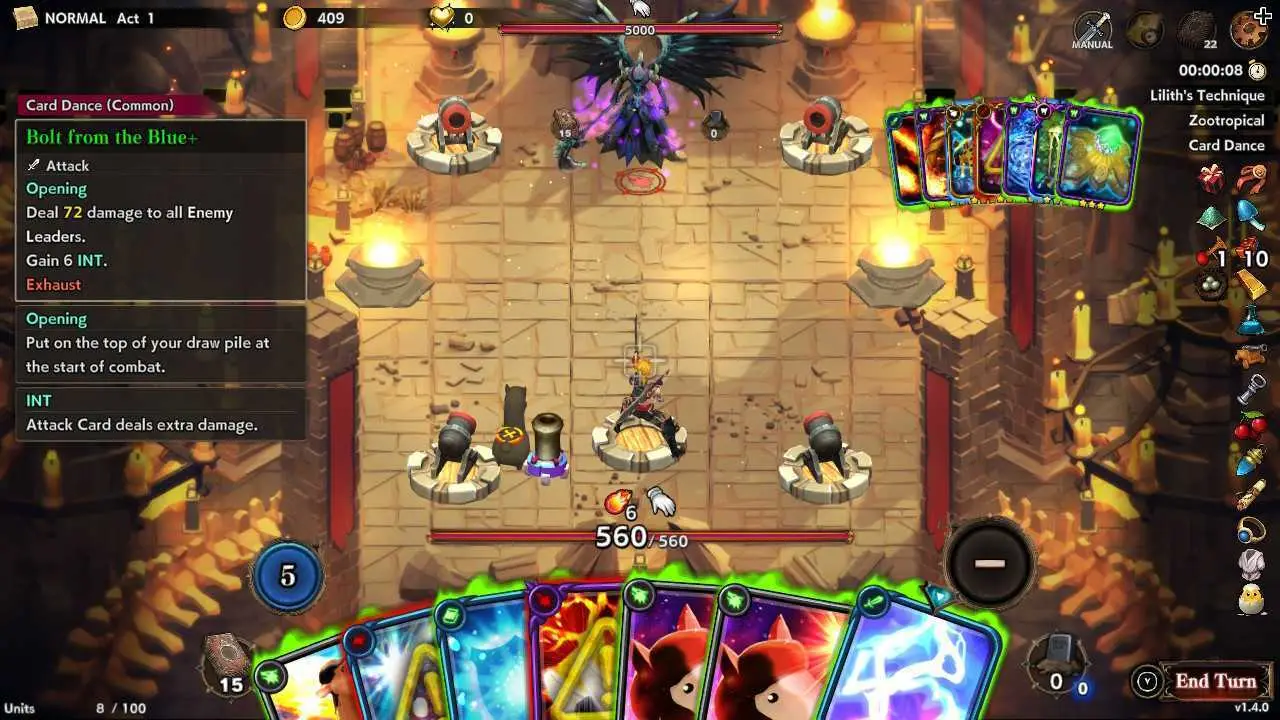Inspect the chick in eggshell relic
Image resolution: width=1280 pixels, height=720 pixels.
(1251, 600)
